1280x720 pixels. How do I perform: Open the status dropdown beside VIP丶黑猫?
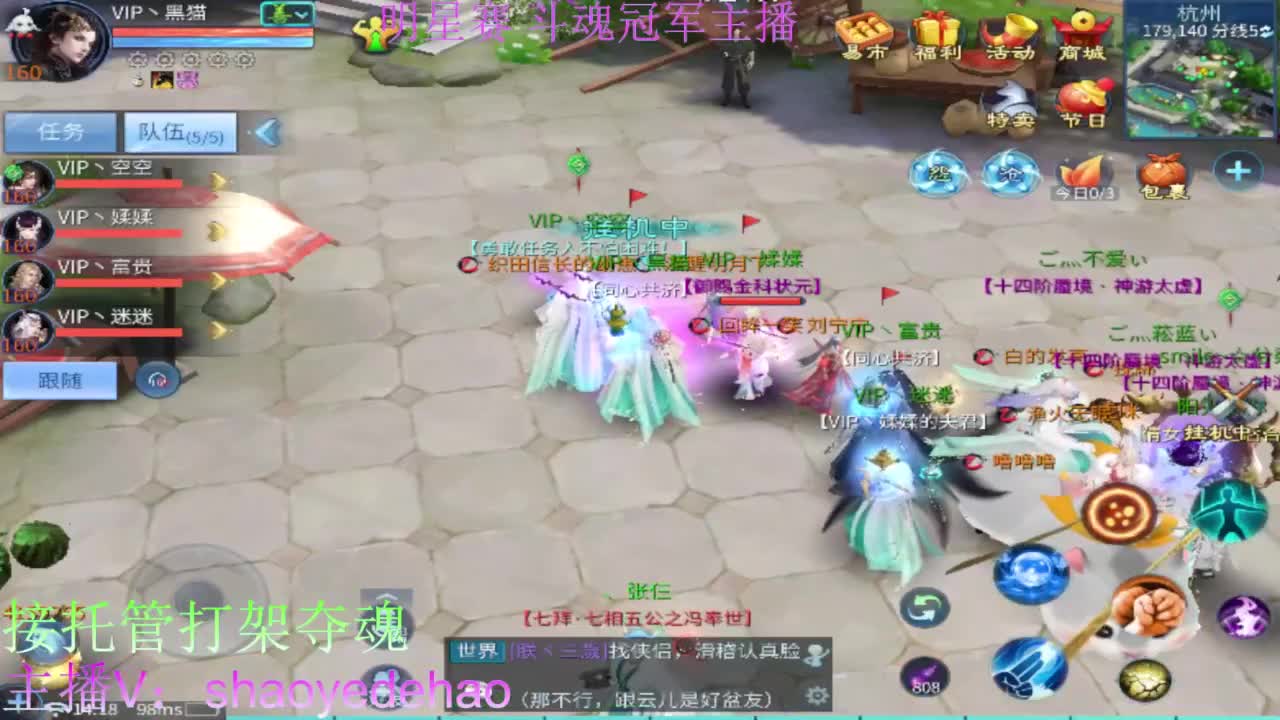(x=285, y=15)
